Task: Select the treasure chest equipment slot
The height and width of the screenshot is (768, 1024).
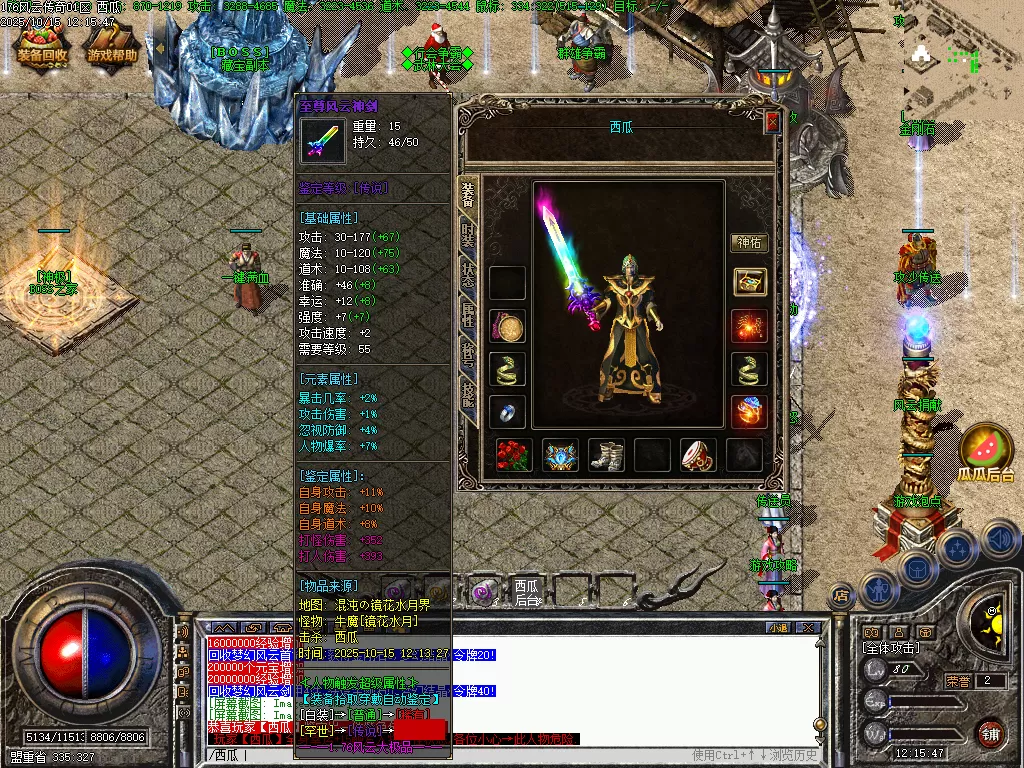Action: click(750, 282)
